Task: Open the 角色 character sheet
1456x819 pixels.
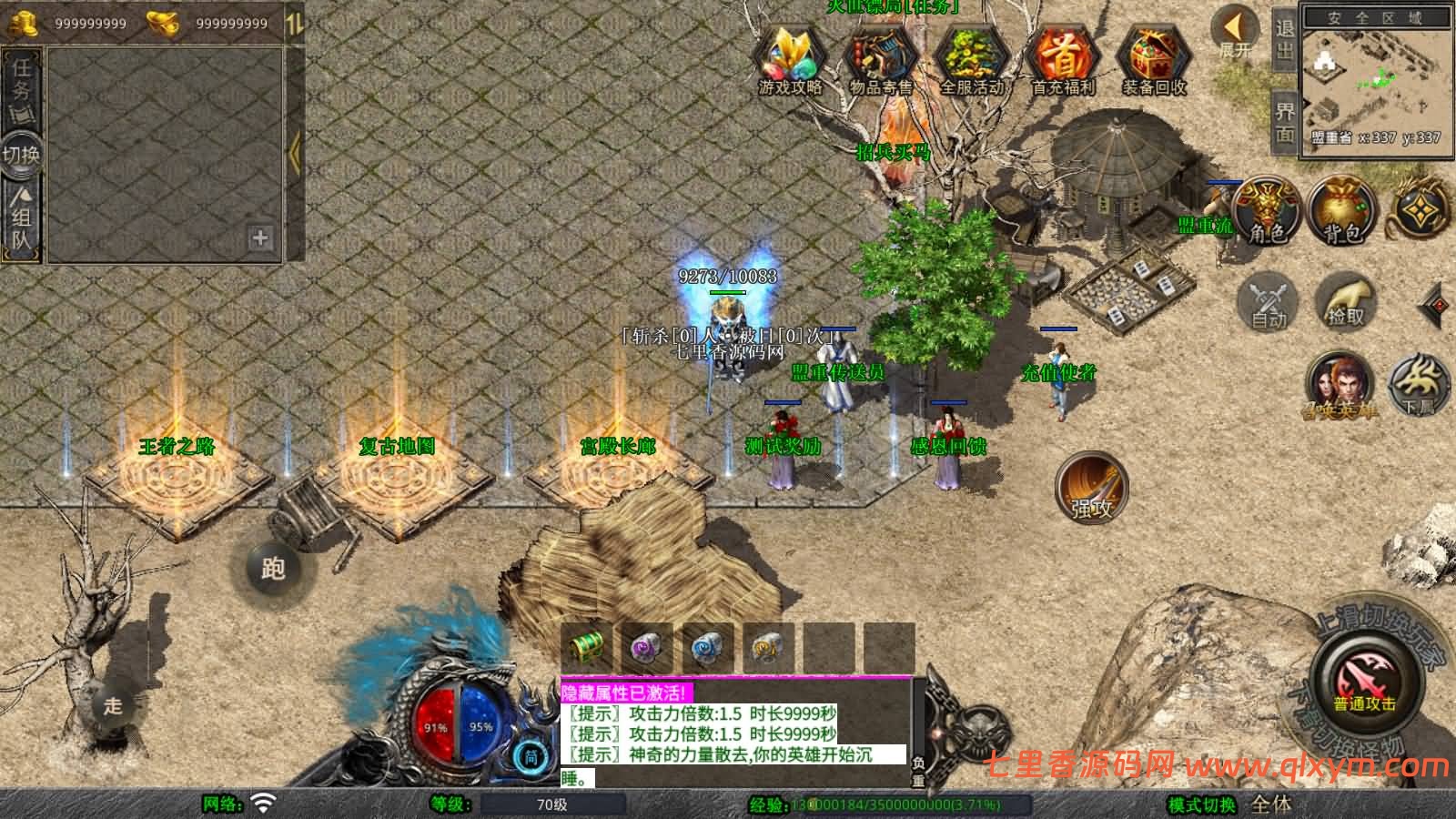Action: pos(1266,211)
